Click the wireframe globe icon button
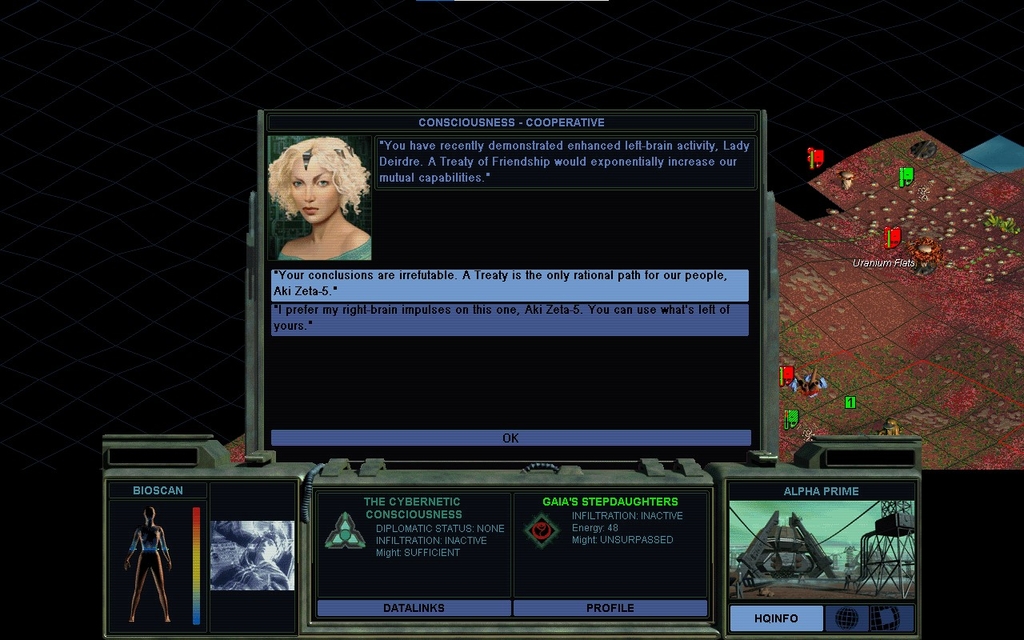1024x640 pixels. [x=846, y=618]
